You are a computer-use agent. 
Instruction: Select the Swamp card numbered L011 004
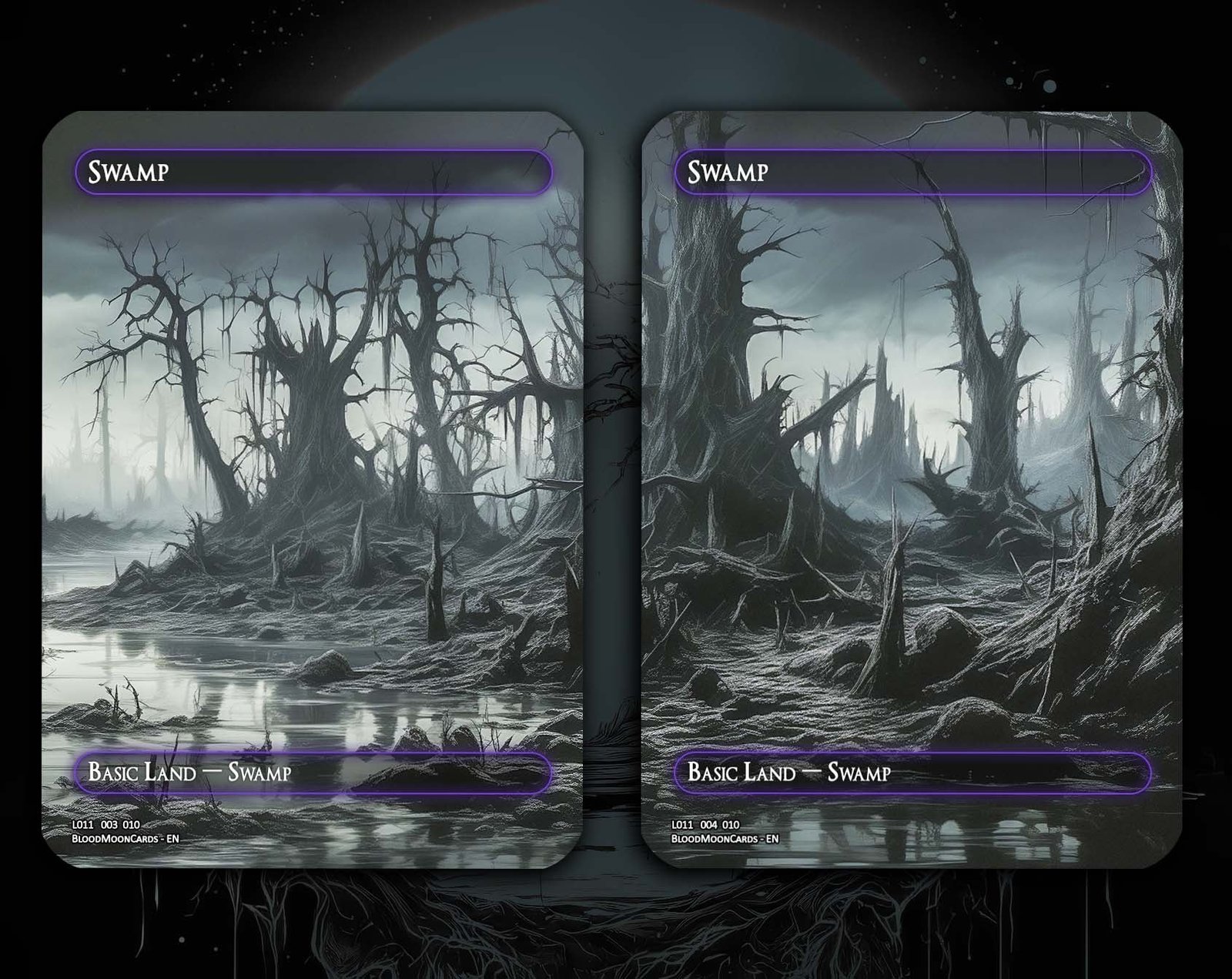coord(912,489)
